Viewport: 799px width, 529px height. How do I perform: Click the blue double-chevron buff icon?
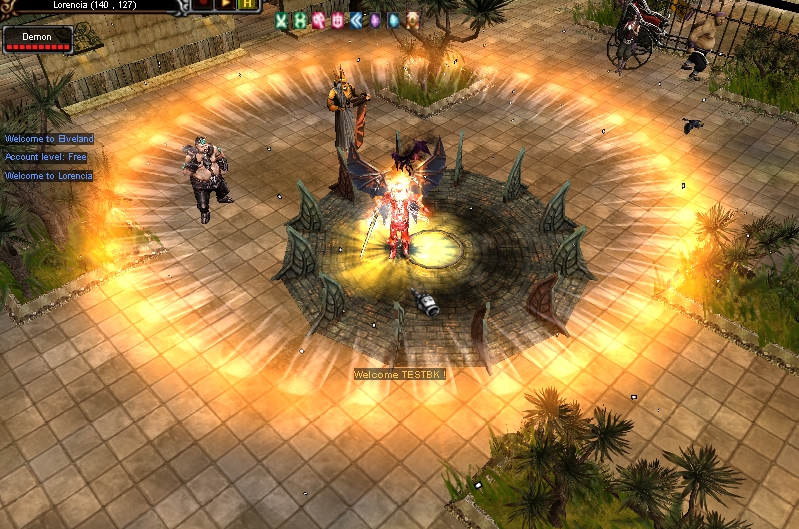[x=355, y=20]
